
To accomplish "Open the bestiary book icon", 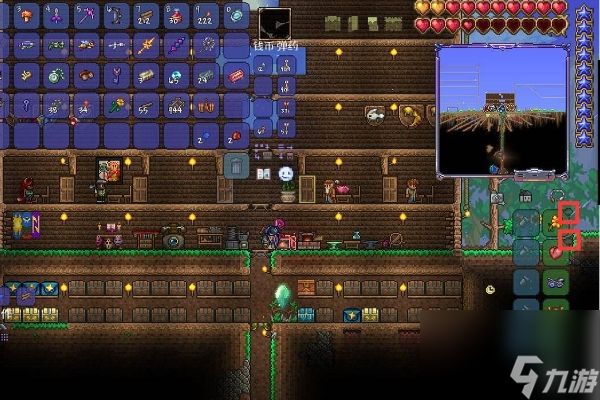I will [264, 175].
